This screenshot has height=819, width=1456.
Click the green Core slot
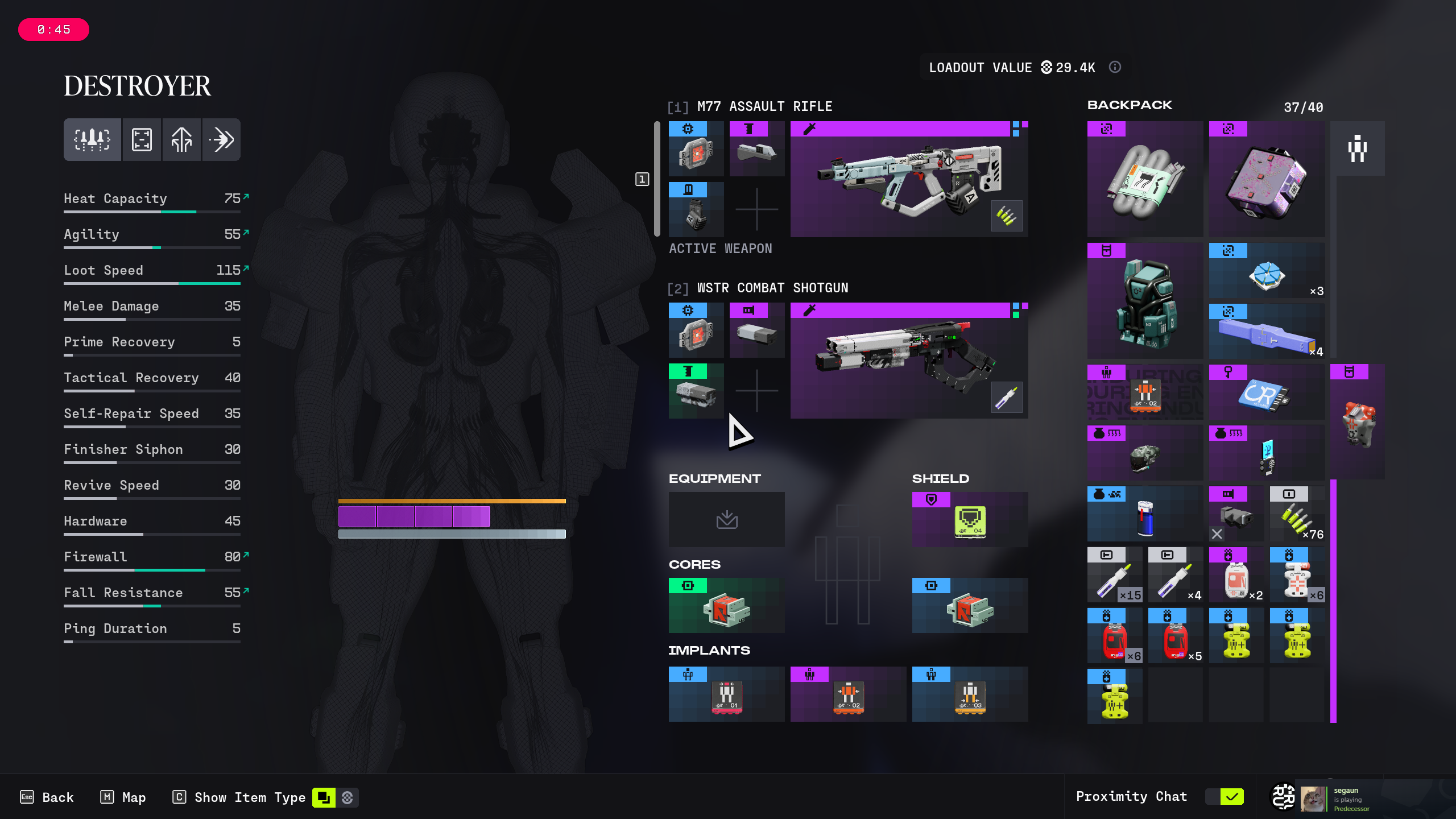point(726,605)
